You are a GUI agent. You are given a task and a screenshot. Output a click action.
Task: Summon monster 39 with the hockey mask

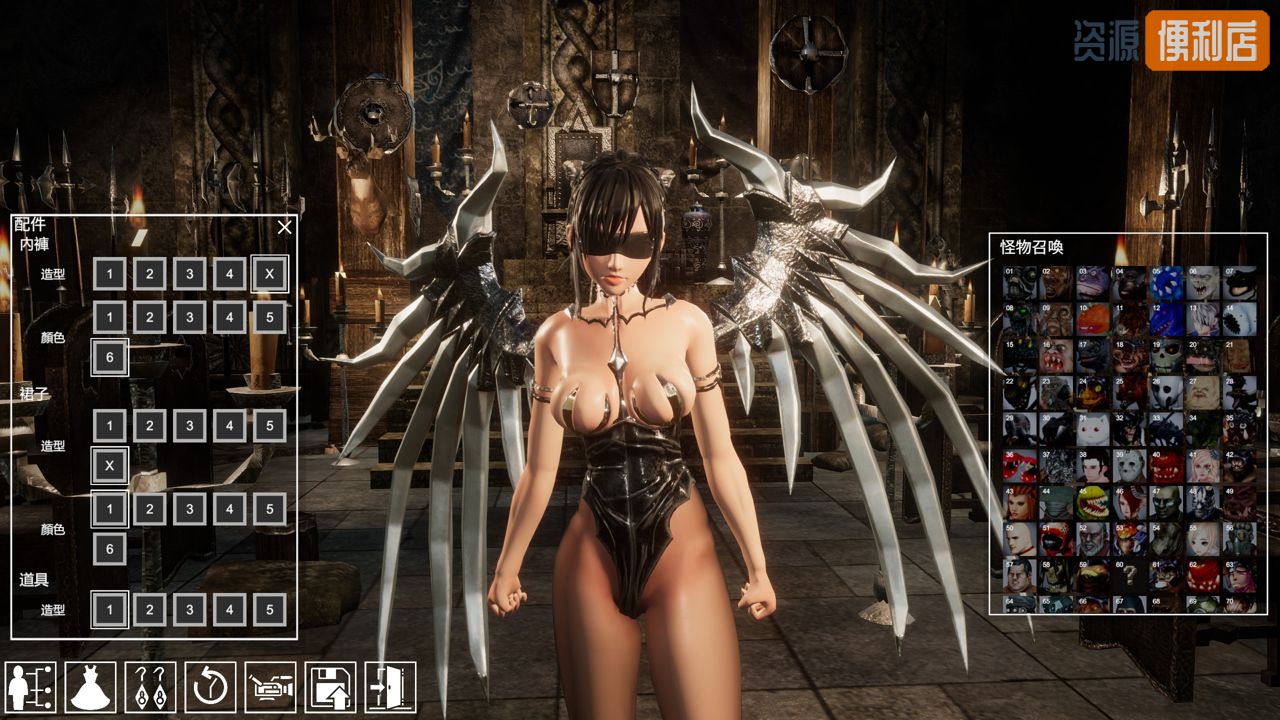tap(1130, 466)
